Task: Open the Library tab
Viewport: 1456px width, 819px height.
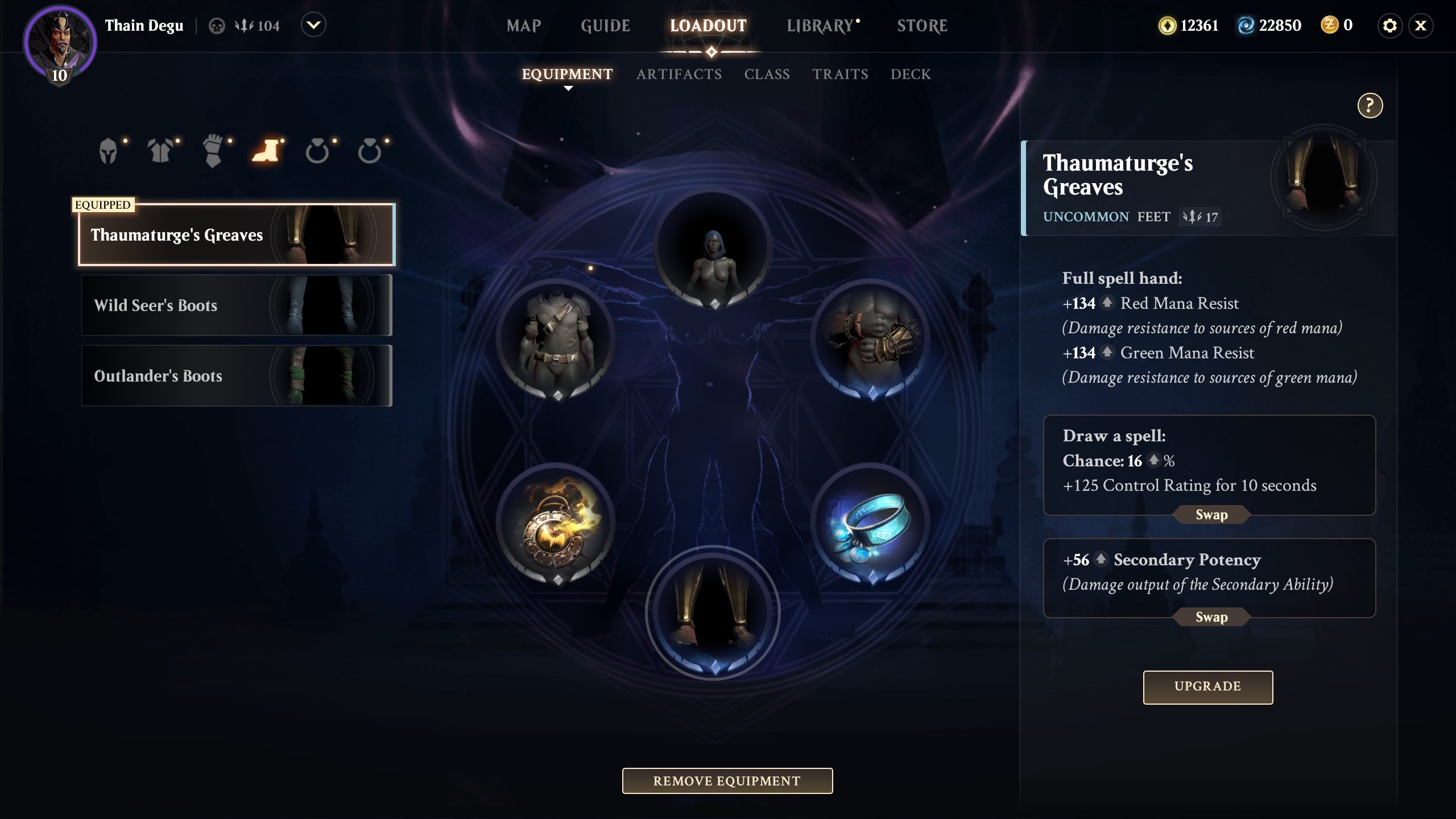Action: coord(820,26)
